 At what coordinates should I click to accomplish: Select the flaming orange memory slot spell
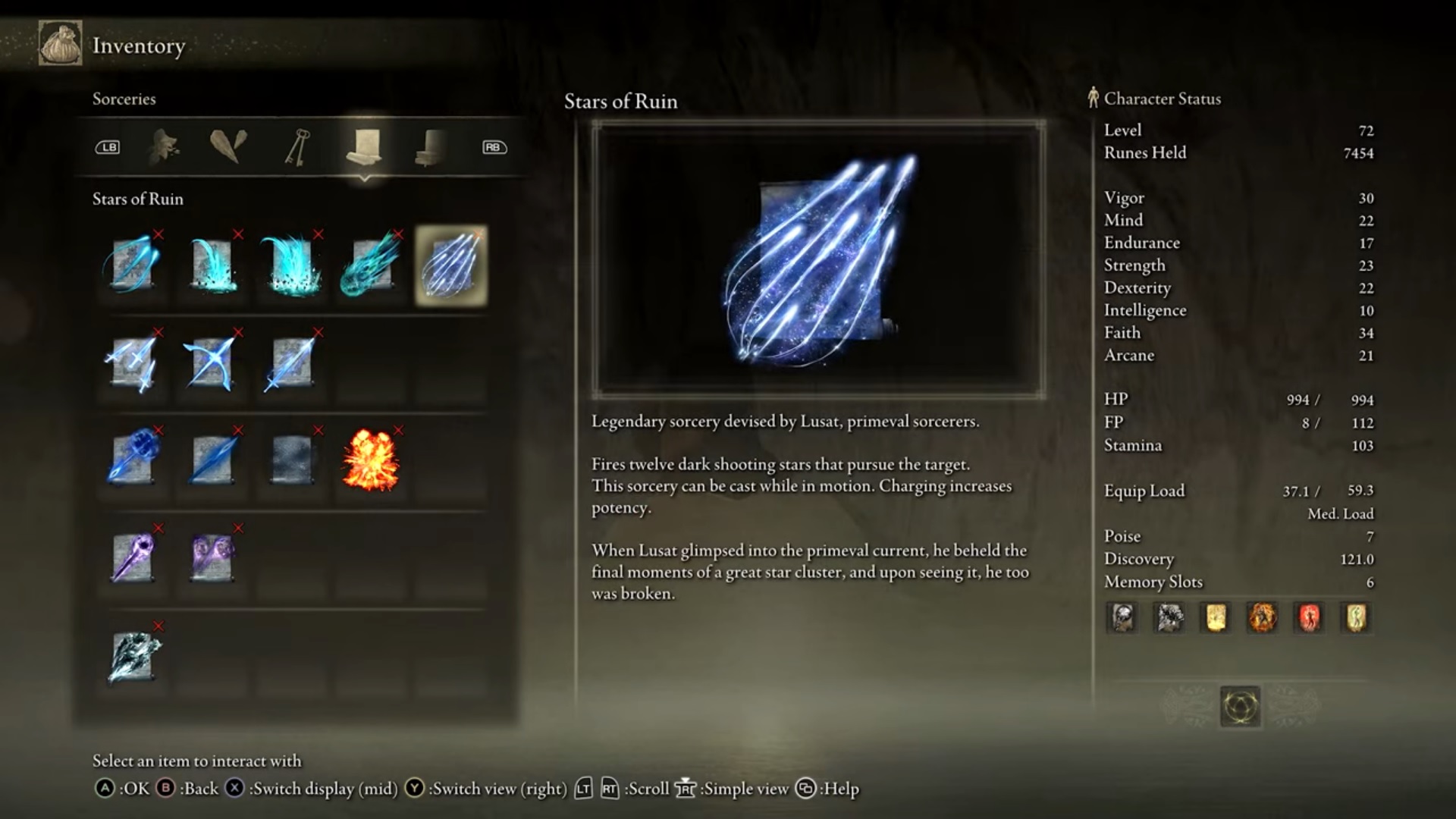(1262, 618)
